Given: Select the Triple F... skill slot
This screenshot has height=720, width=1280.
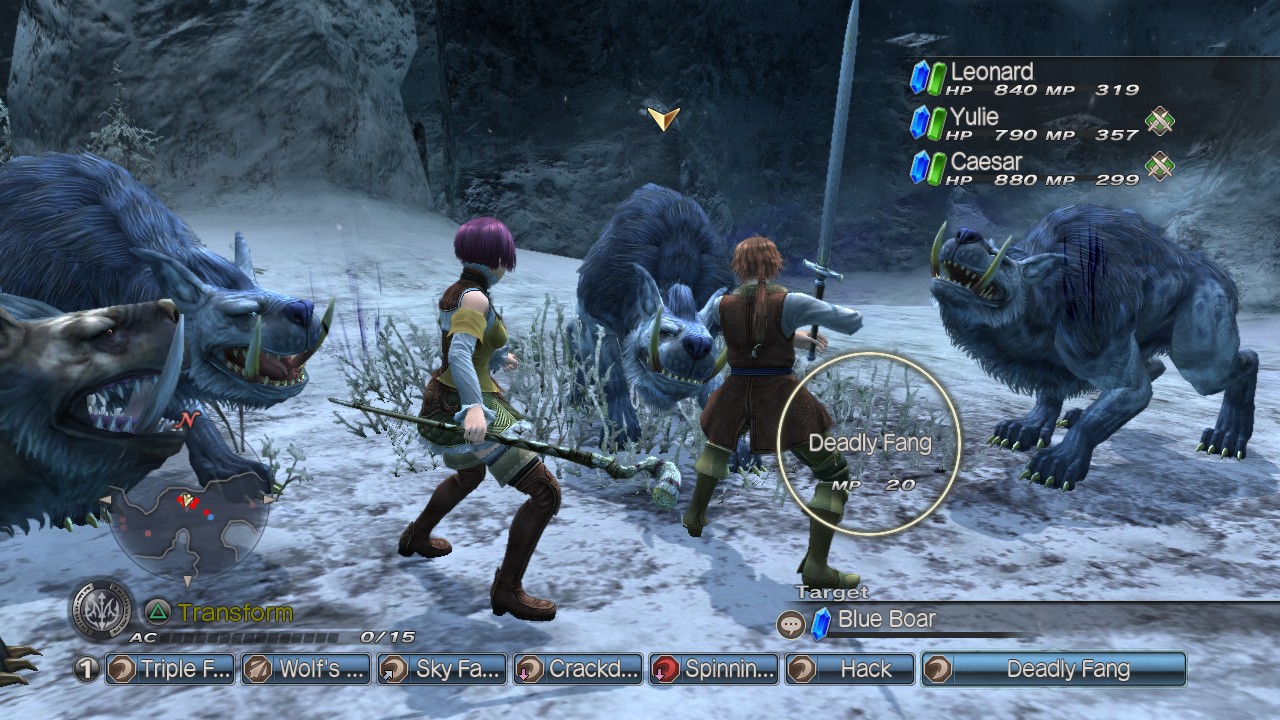Looking at the screenshot, I should coord(170,669).
